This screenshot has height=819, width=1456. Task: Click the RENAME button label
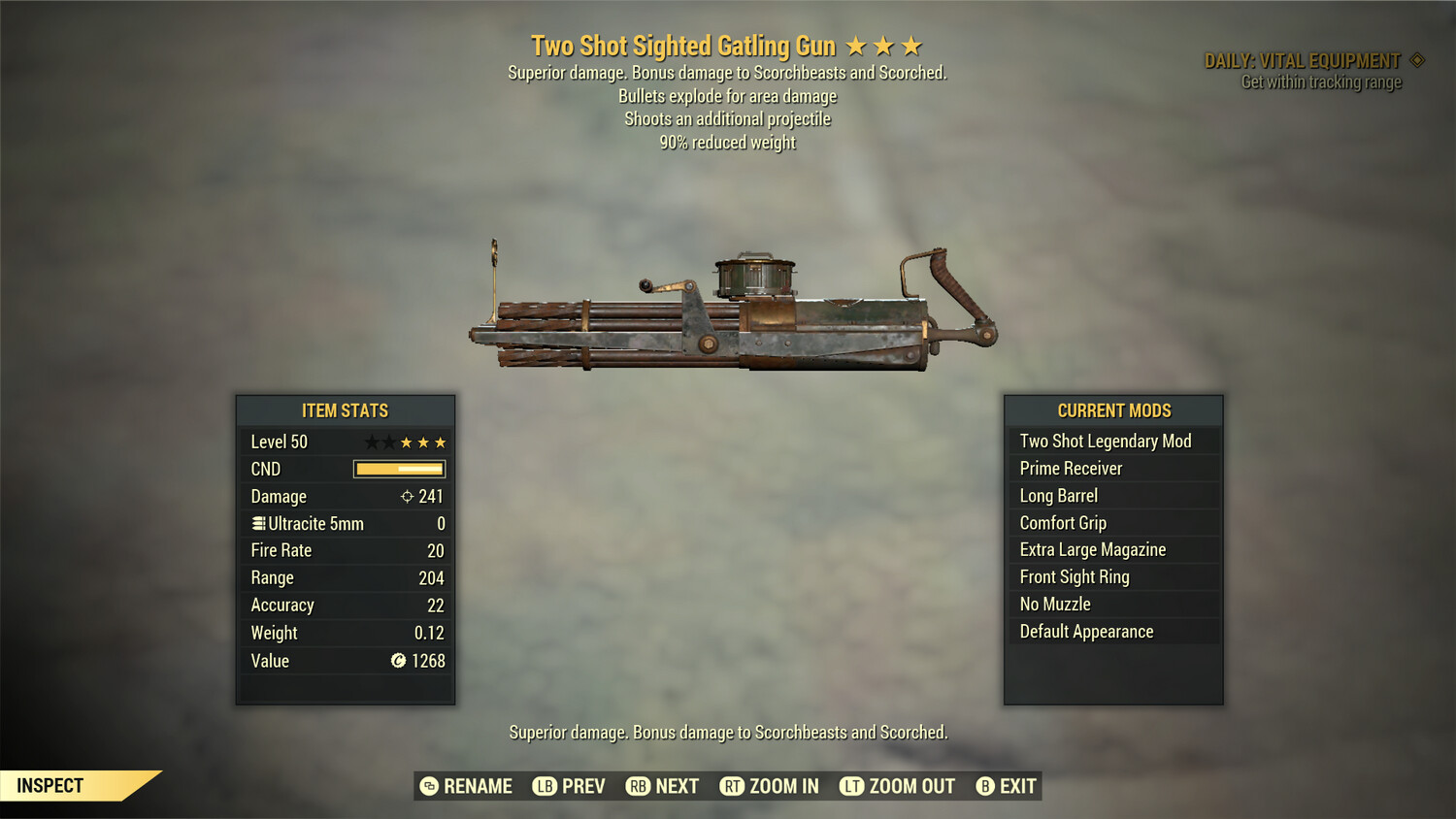[478, 786]
